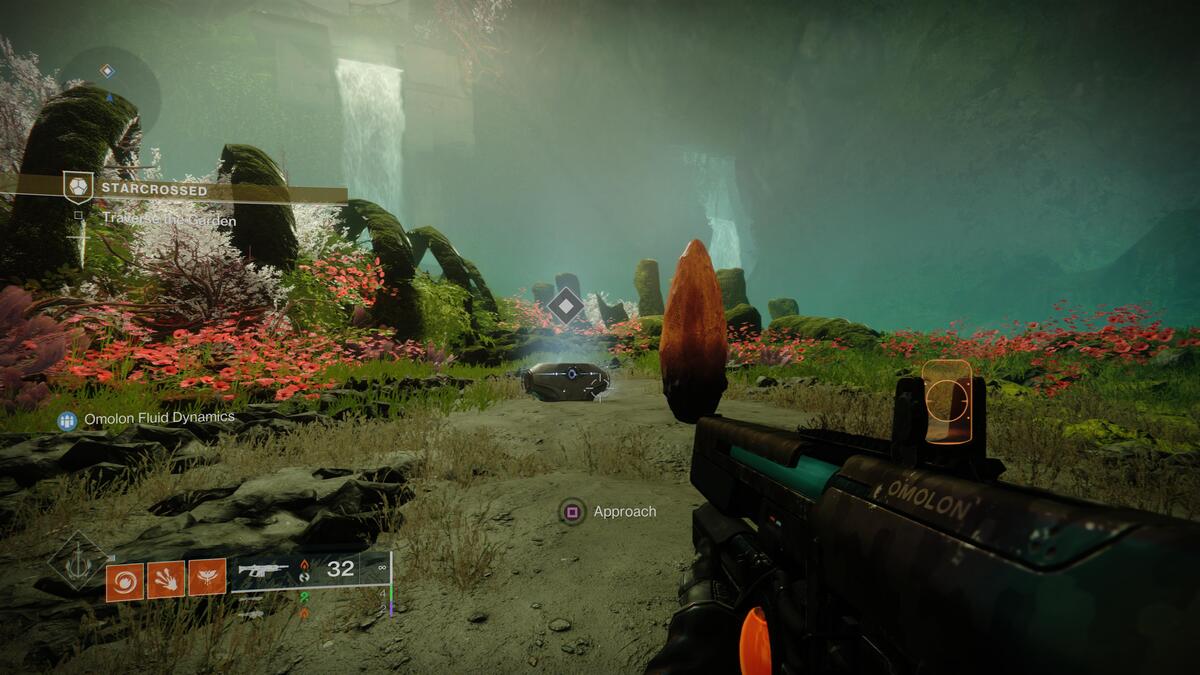Use the hand-shaped melee ability icon
Image resolution: width=1200 pixels, height=675 pixels.
(165, 579)
